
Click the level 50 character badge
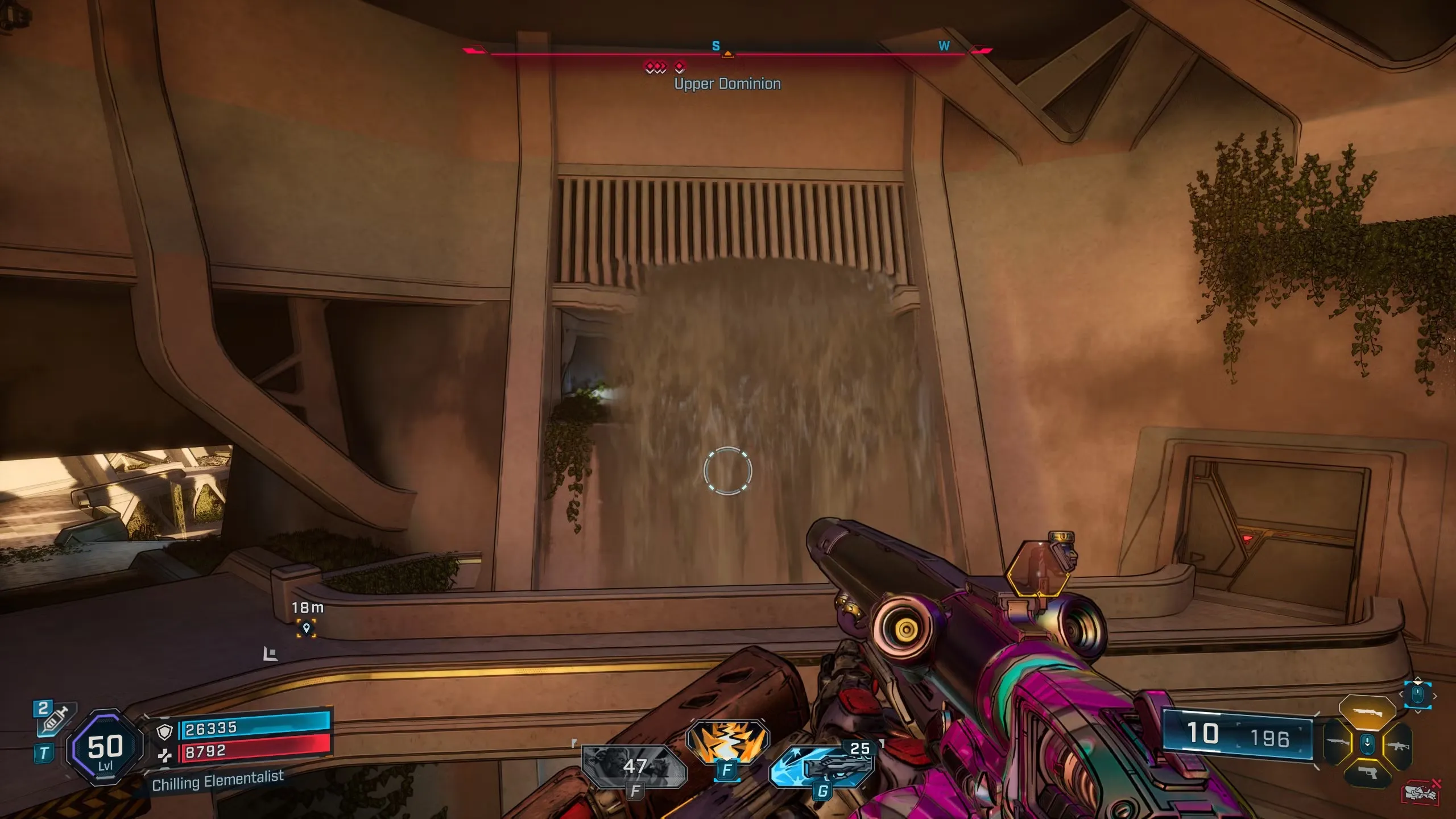105,748
